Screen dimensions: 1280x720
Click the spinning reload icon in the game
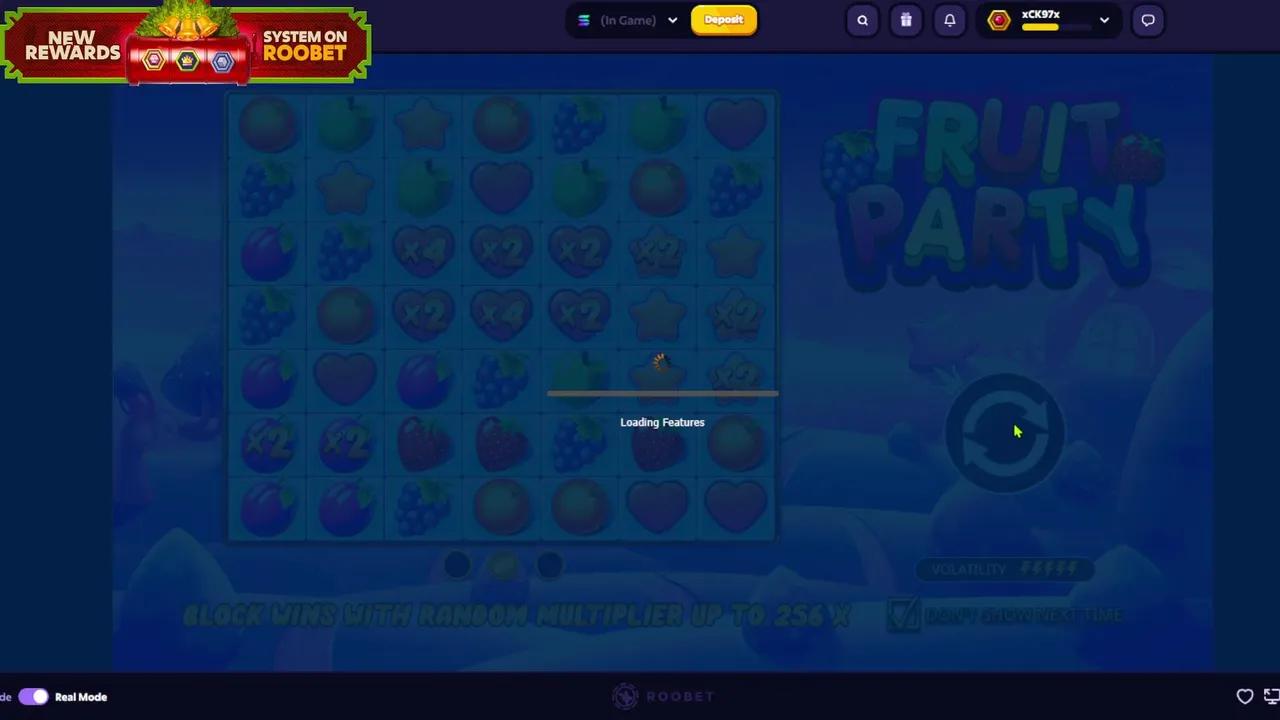pos(1005,432)
